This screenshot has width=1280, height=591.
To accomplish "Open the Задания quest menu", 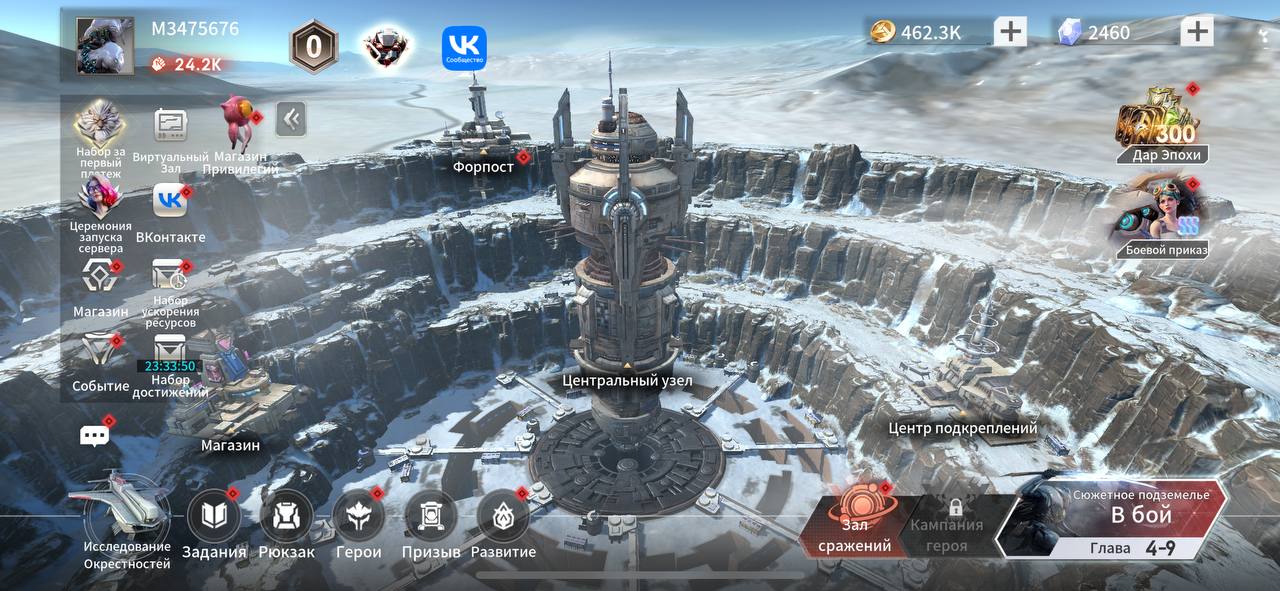I will tap(214, 518).
